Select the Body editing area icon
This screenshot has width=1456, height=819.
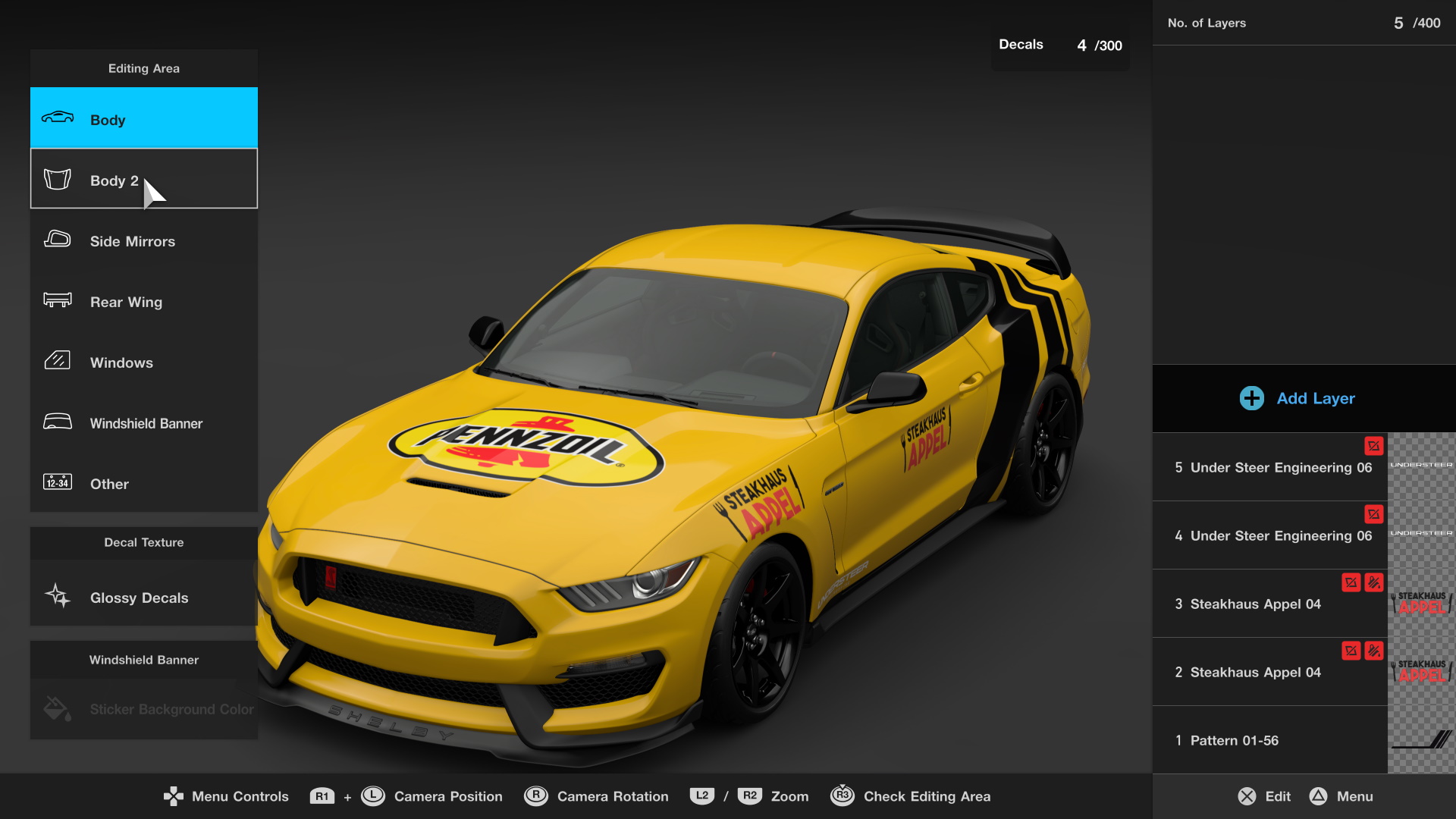(x=57, y=118)
